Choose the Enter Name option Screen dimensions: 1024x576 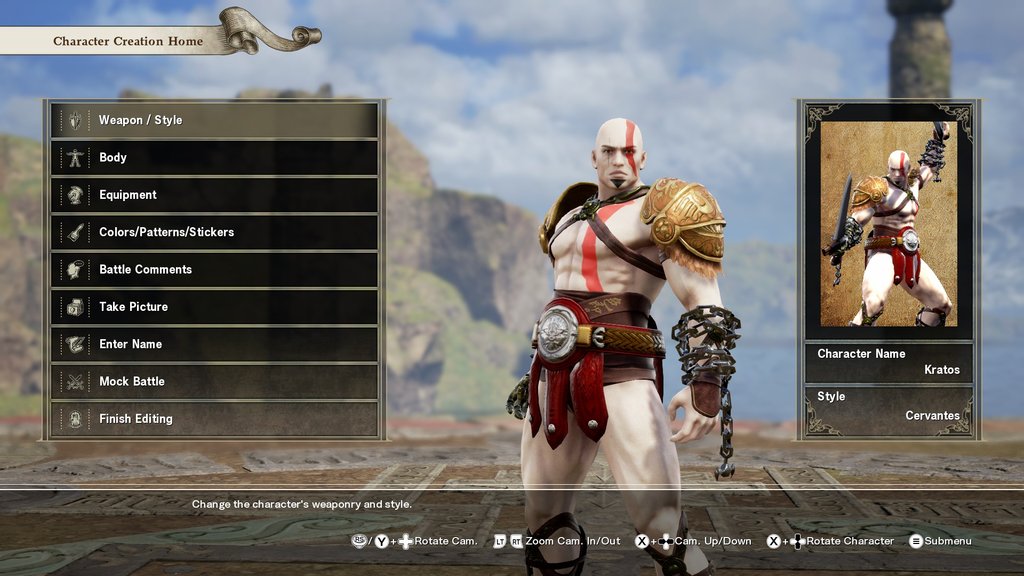(x=214, y=344)
